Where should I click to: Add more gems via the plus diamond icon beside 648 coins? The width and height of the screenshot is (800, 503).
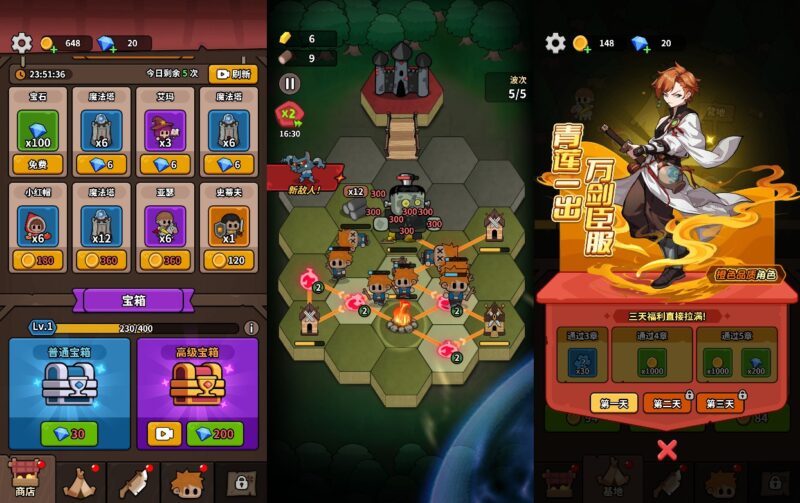[108, 44]
